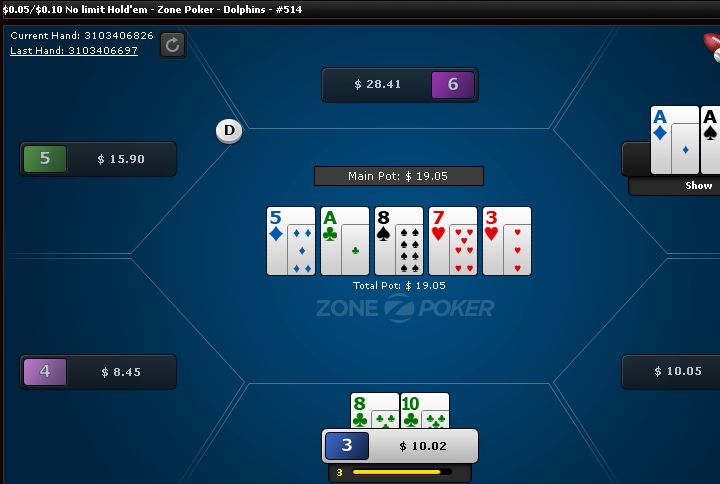Click the Show cards button

coord(697,186)
